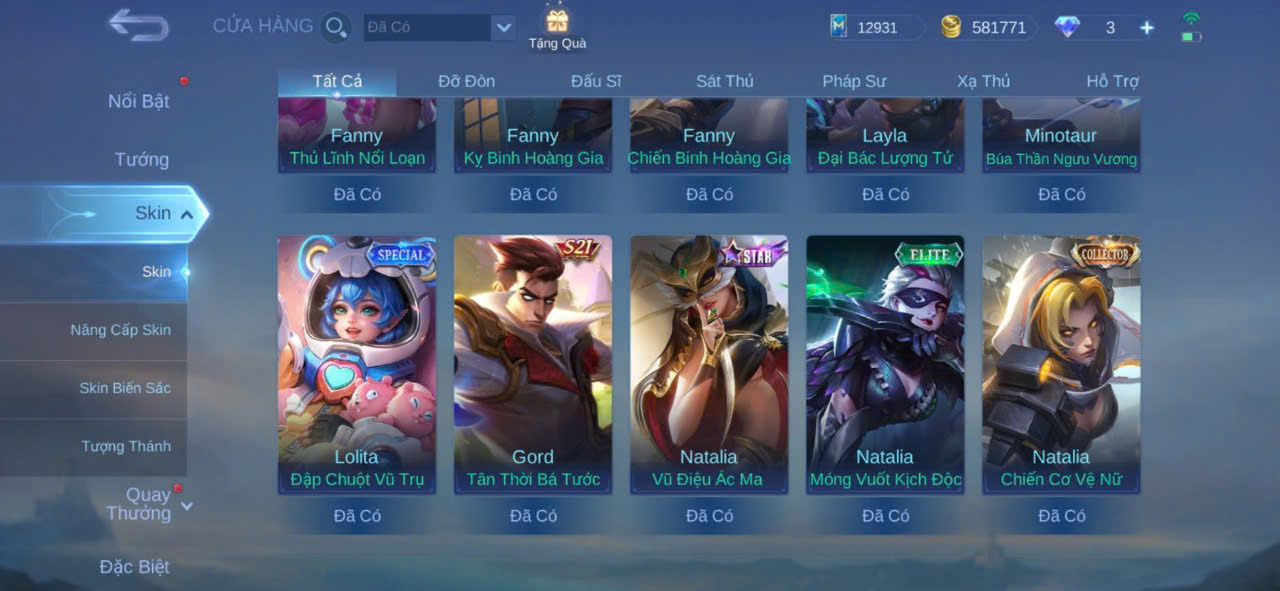Select Skin Biến Sắc submenu
The width and height of the screenshot is (1280, 591).
pos(125,388)
